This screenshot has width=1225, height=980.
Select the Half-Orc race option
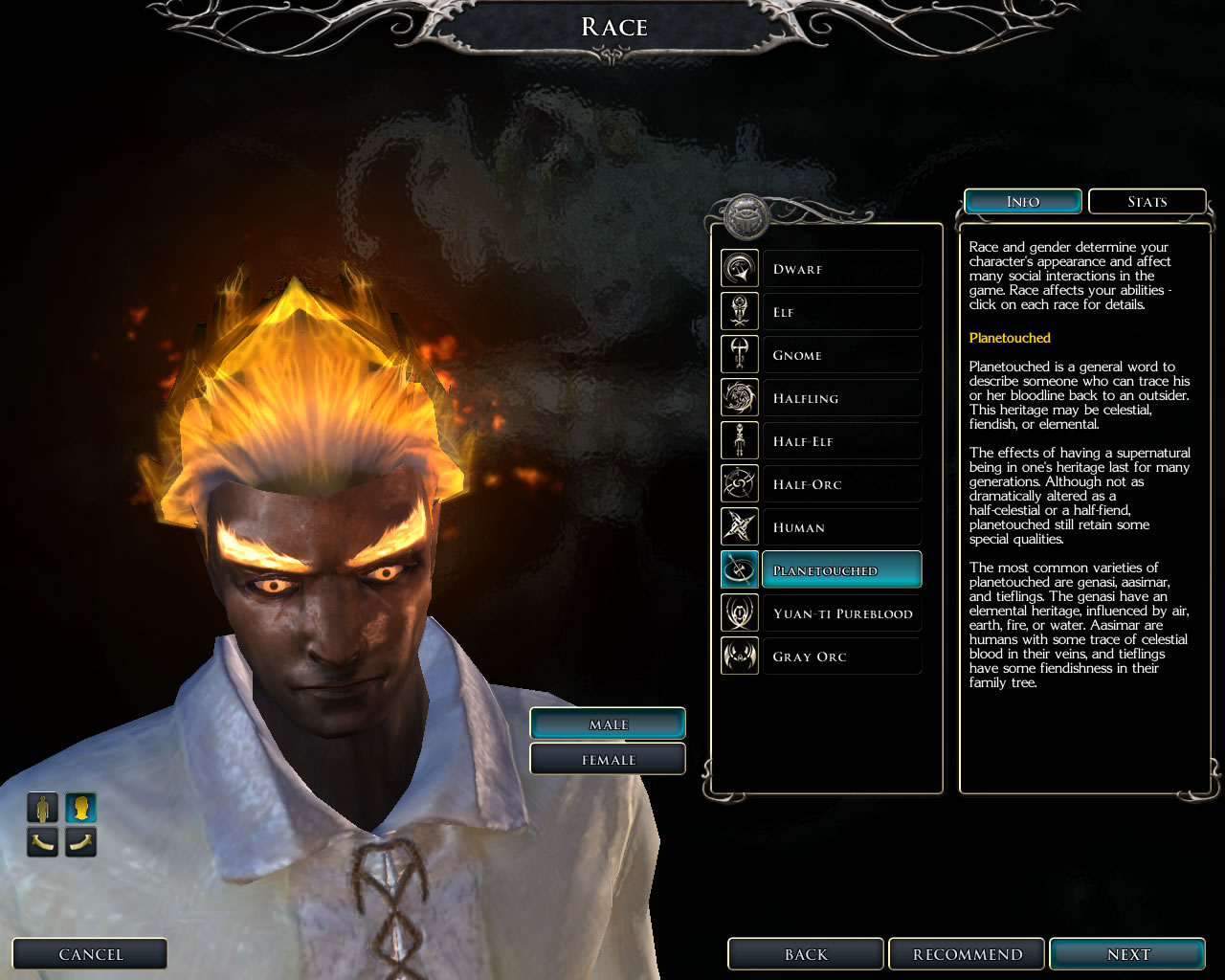coord(841,484)
